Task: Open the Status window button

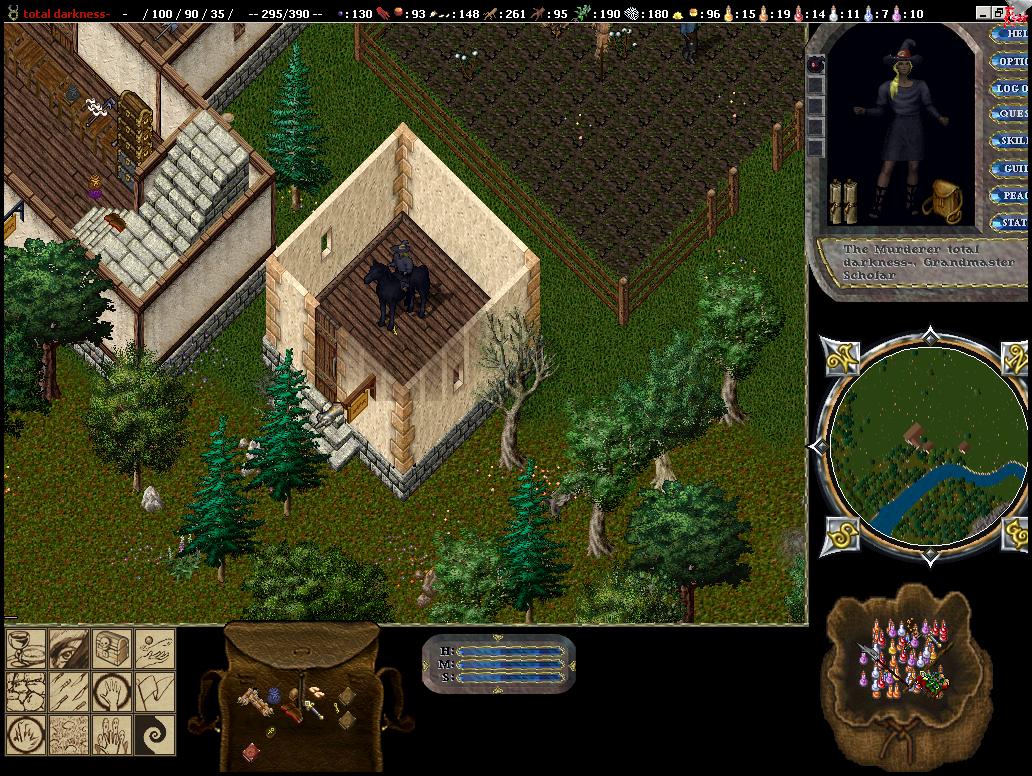Action: pyautogui.click(x=1012, y=223)
